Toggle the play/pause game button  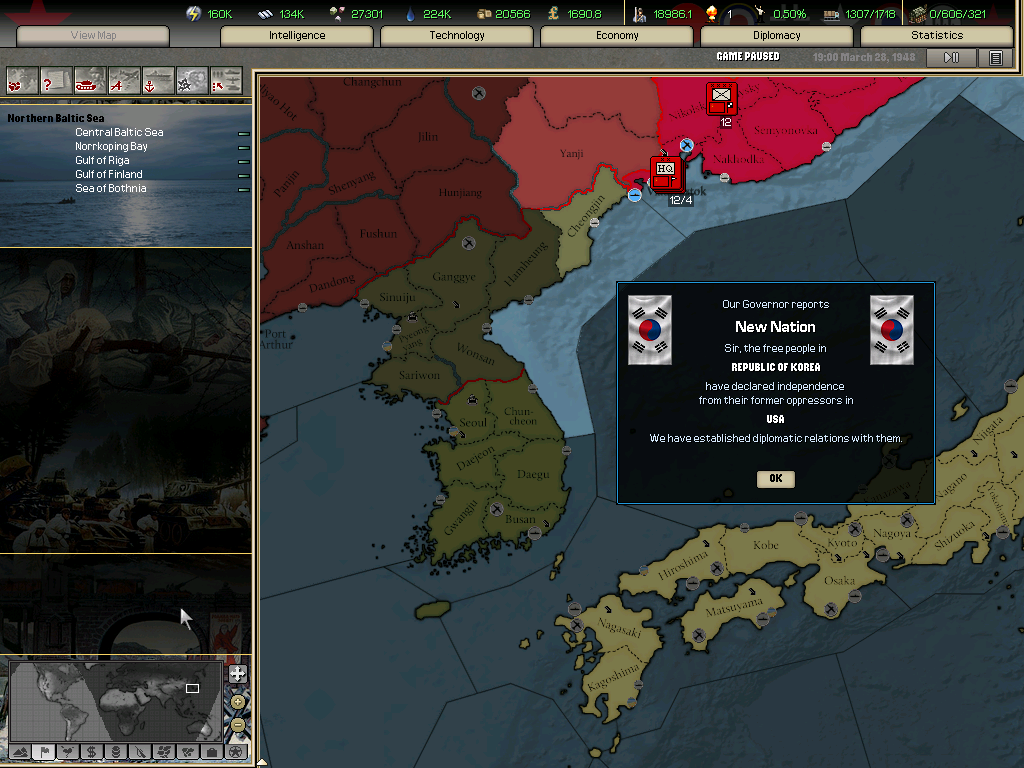(951, 58)
